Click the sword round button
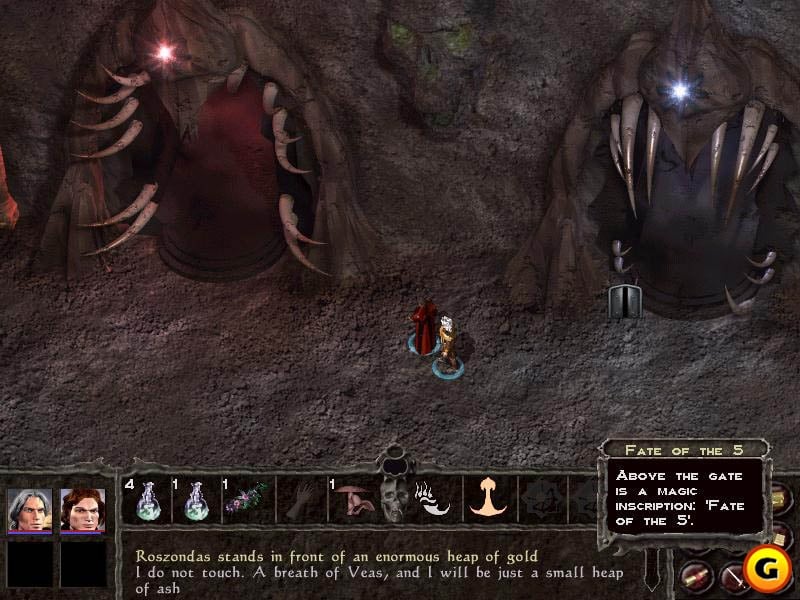The height and width of the screenshot is (600, 800). pyautogui.click(x=735, y=575)
